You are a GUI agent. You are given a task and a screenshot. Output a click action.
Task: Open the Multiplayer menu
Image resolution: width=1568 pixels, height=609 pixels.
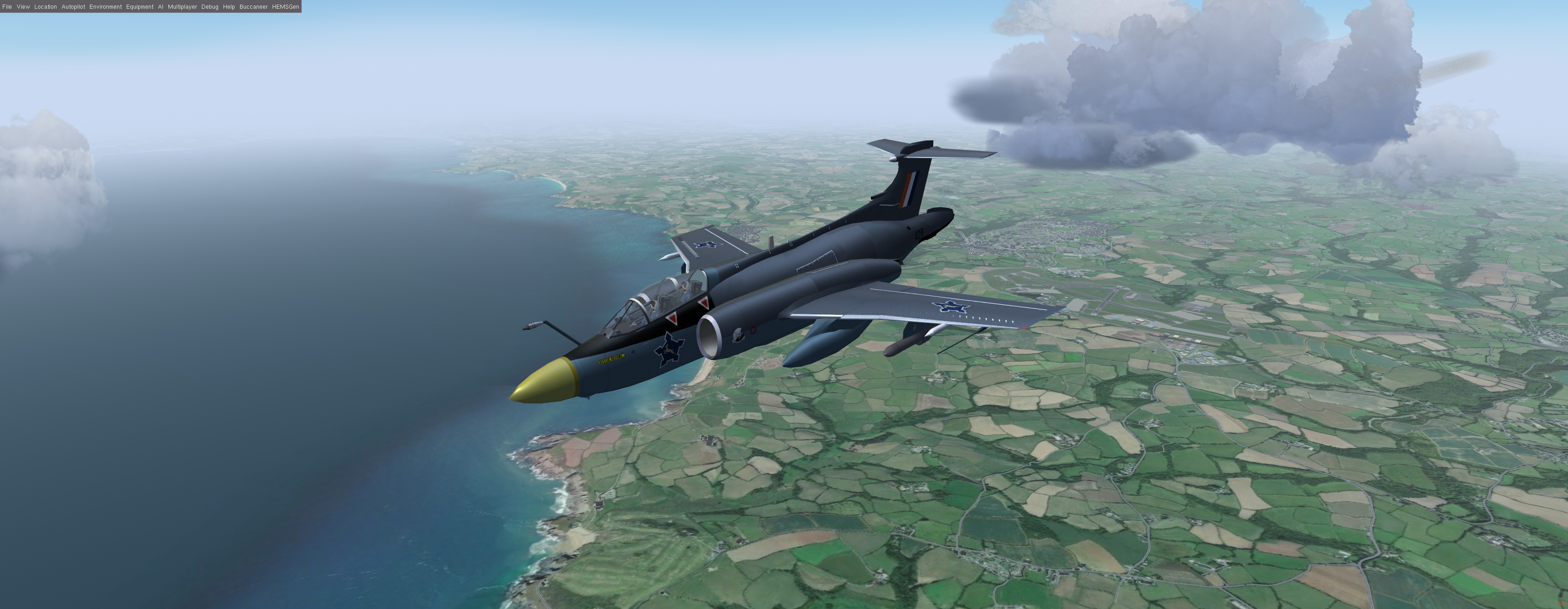182,7
